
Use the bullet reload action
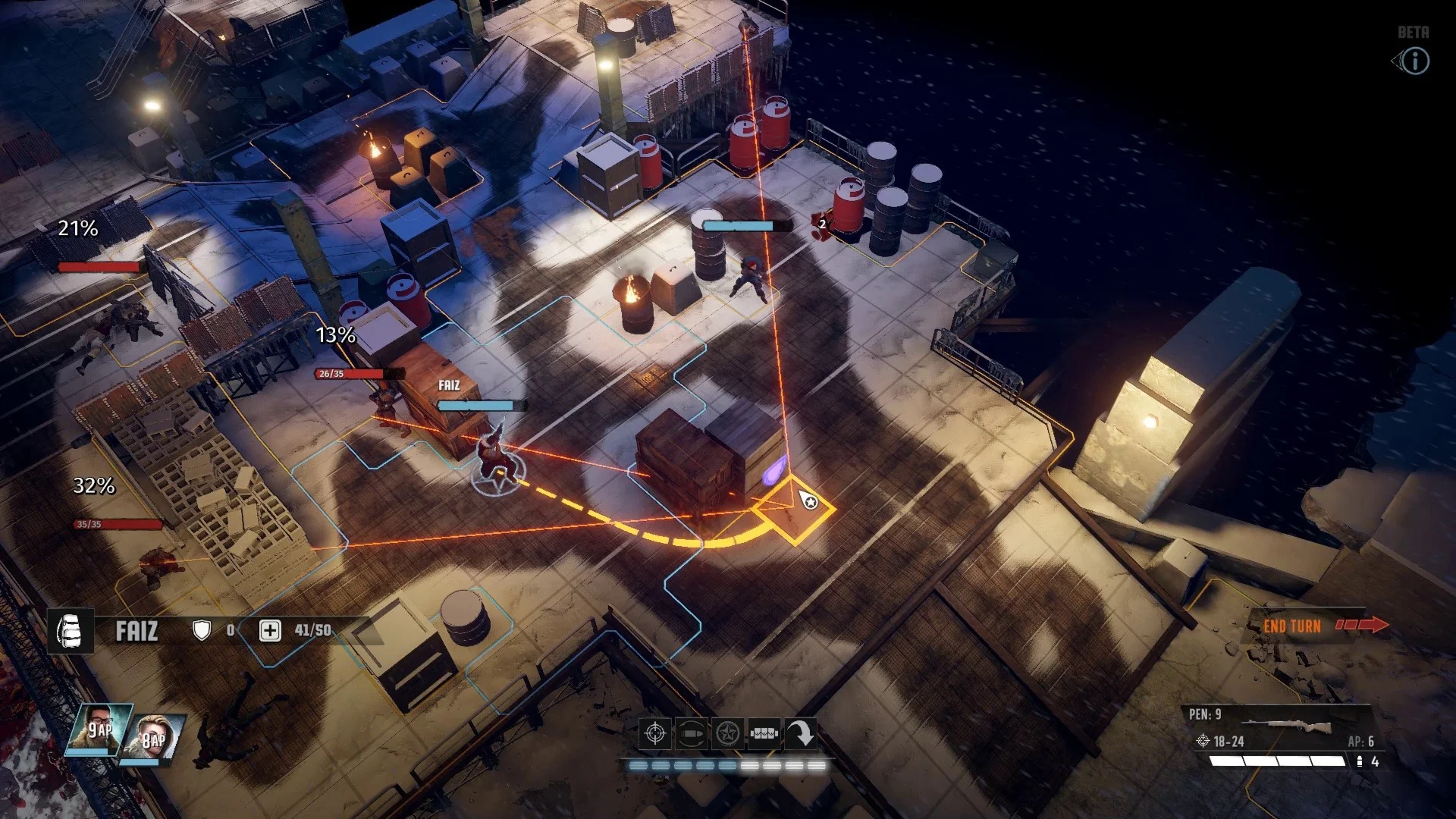click(691, 734)
